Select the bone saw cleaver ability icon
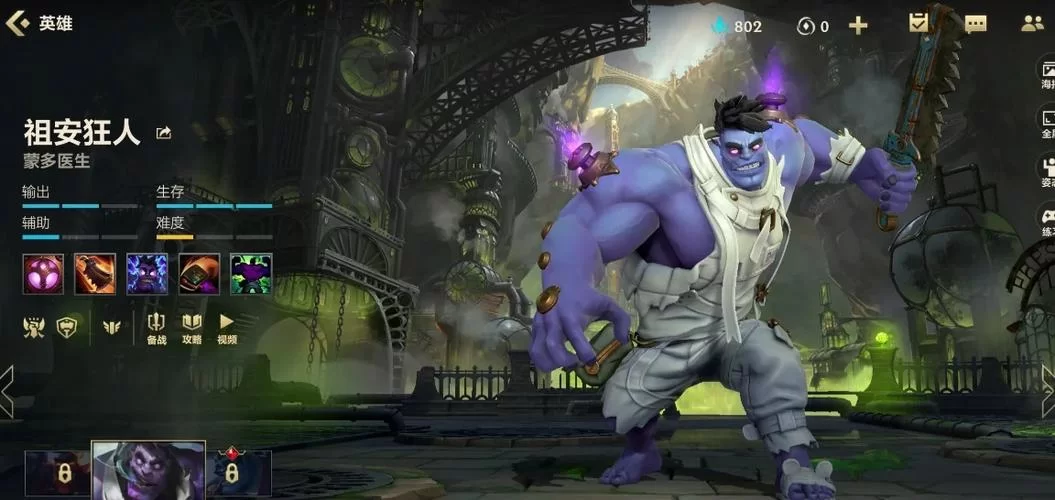The height and width of the screenshot is (500, 1055). click(95, 273)
